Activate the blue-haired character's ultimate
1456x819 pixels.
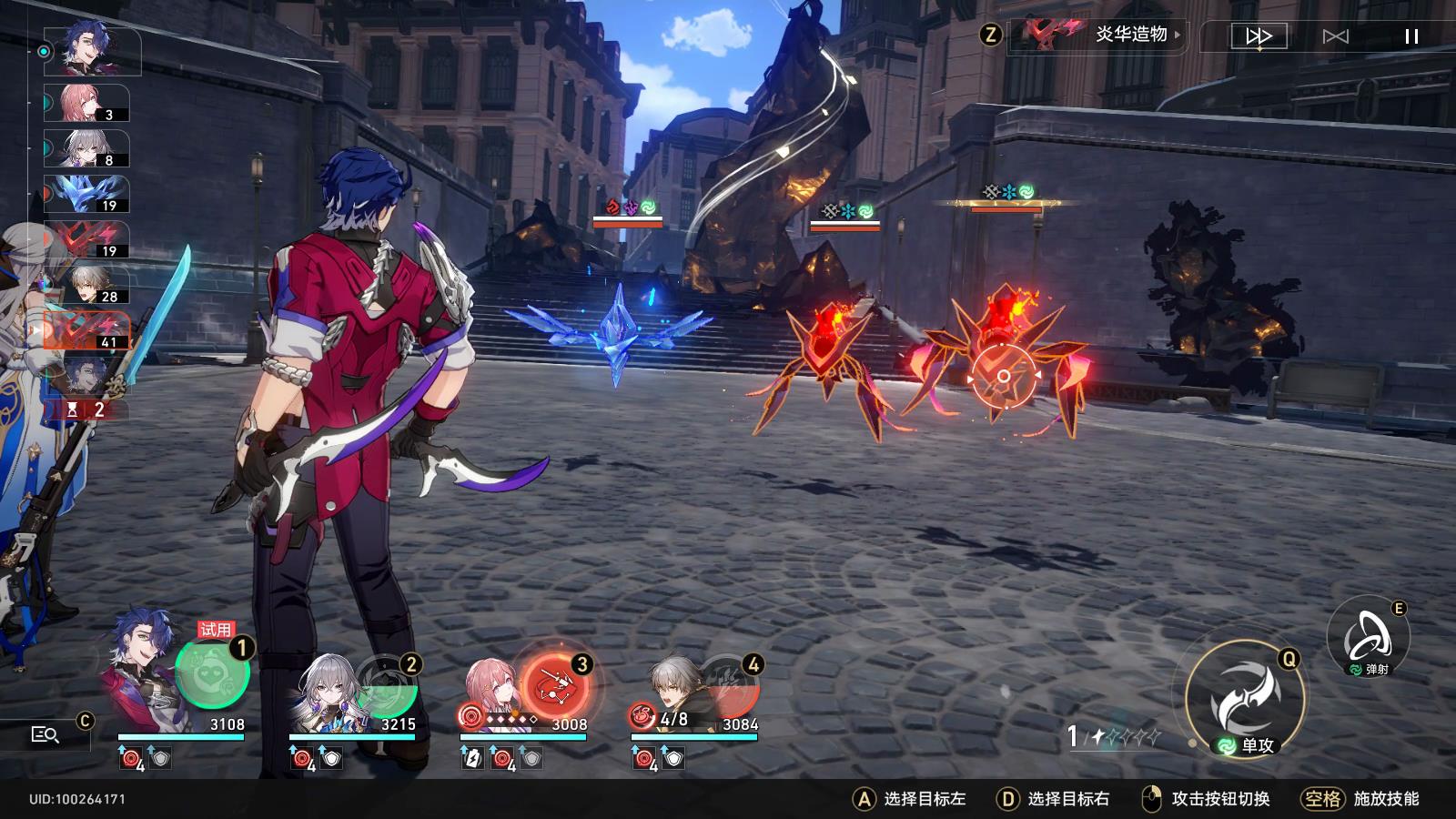pos(212,674)
